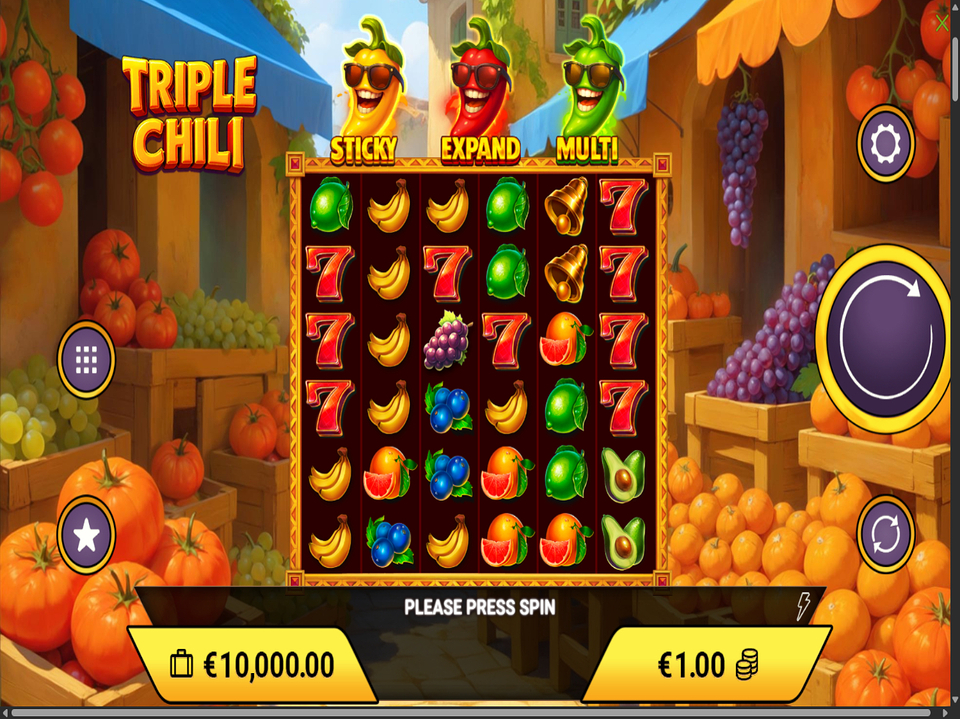Select the star feature button

click(86, 535)
